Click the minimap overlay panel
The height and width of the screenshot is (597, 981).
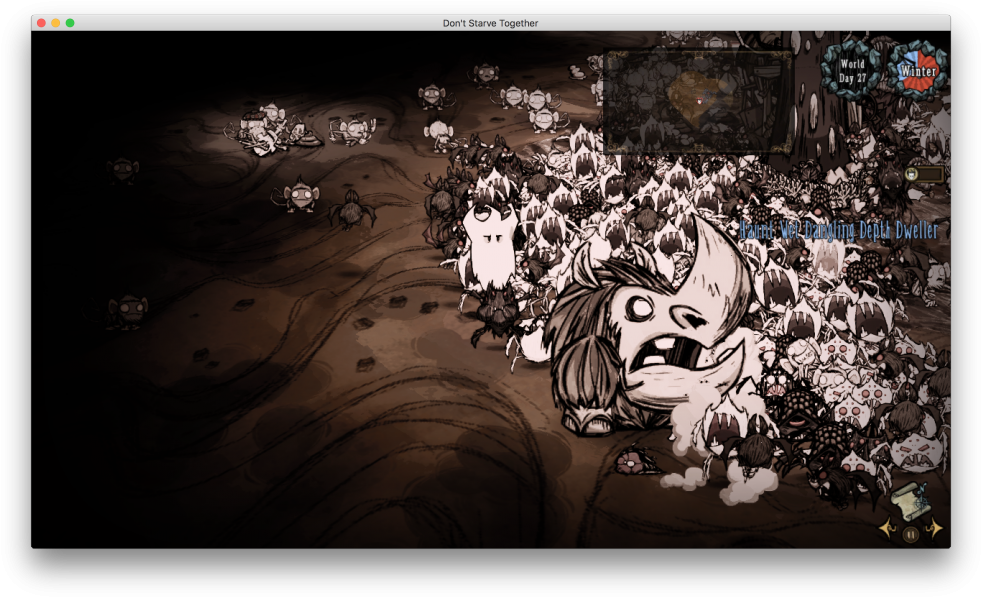click(698, 102)
